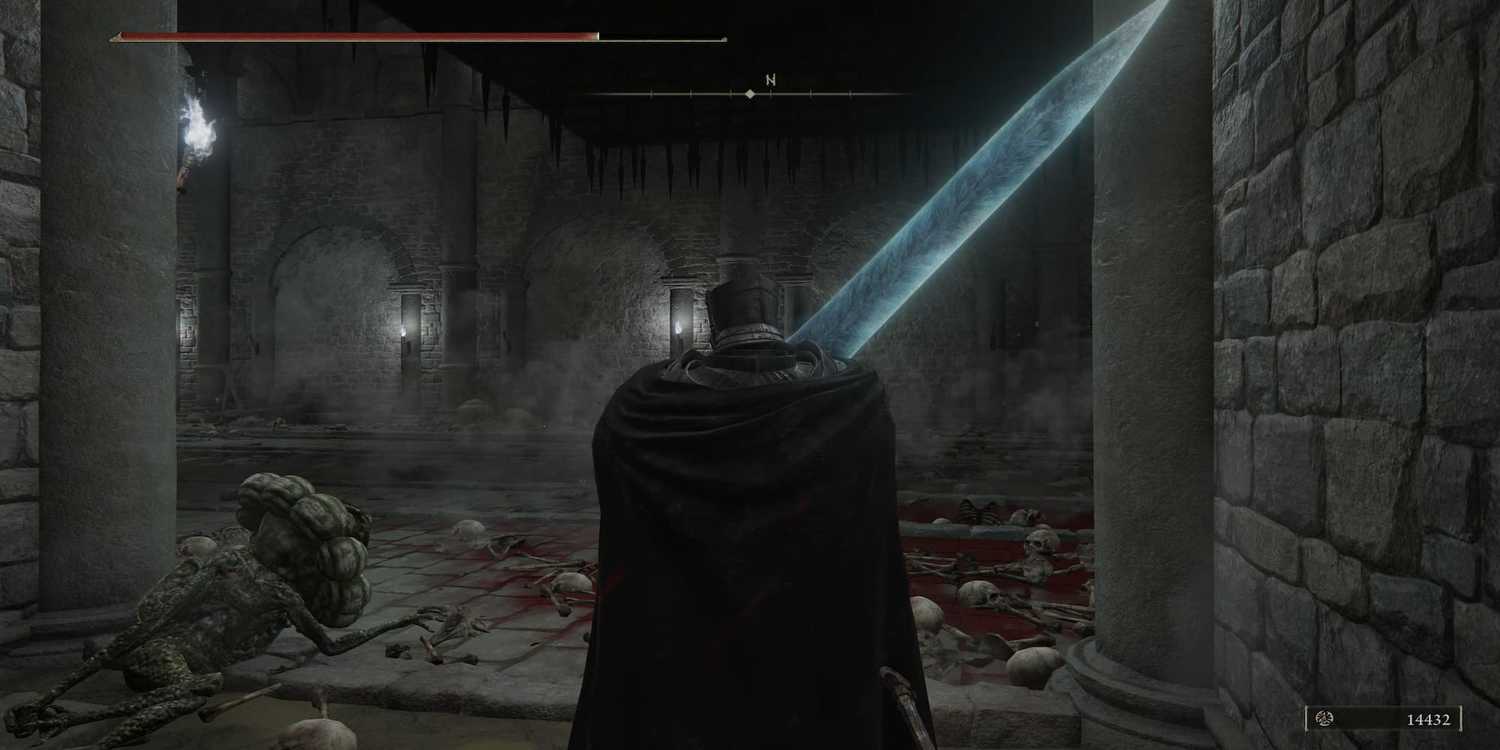This screenshot has height=750, width=1500.
Task: Select the N compass marker
Action: (770, 78)
